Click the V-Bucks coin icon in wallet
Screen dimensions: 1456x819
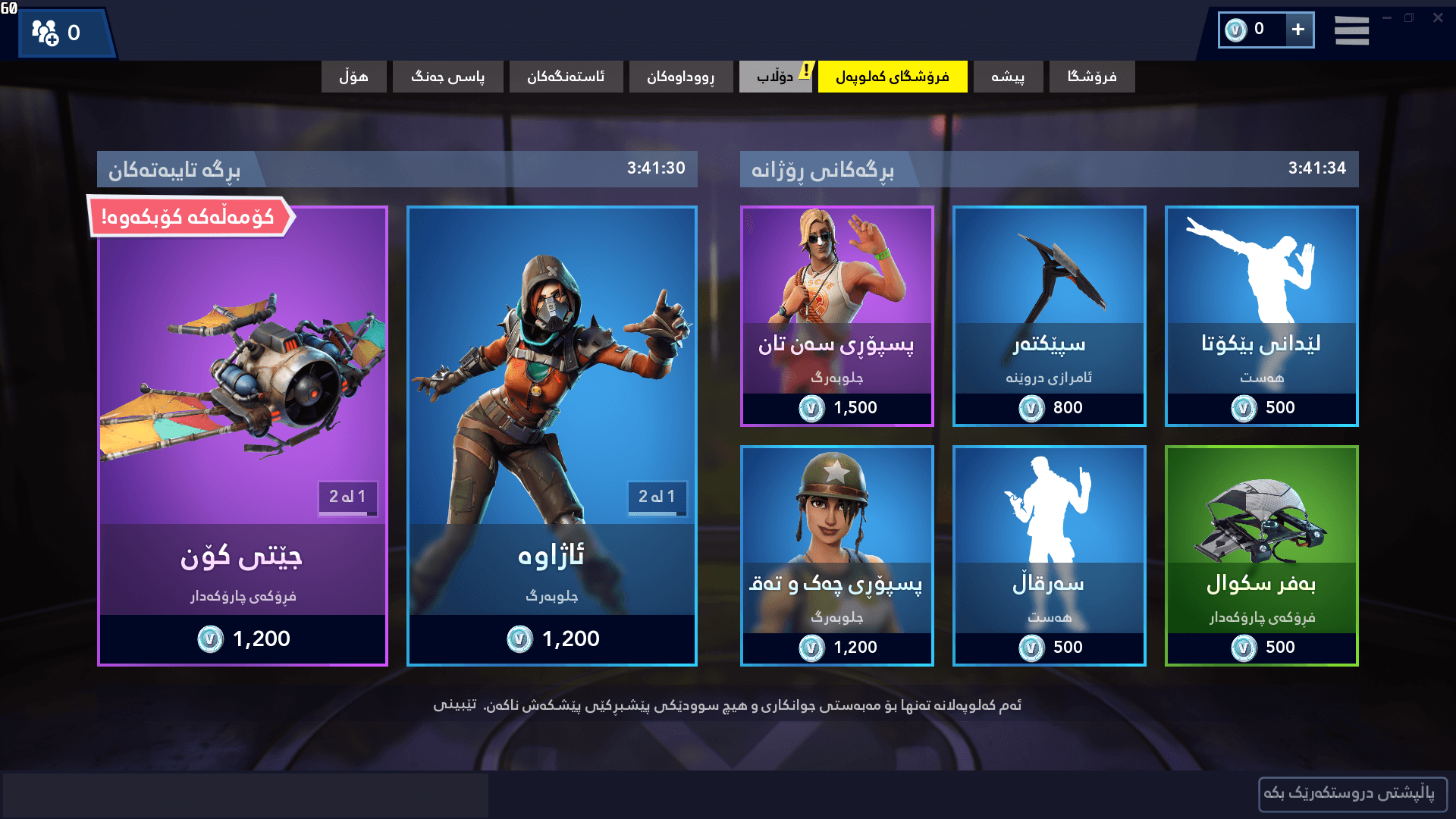1237,30
